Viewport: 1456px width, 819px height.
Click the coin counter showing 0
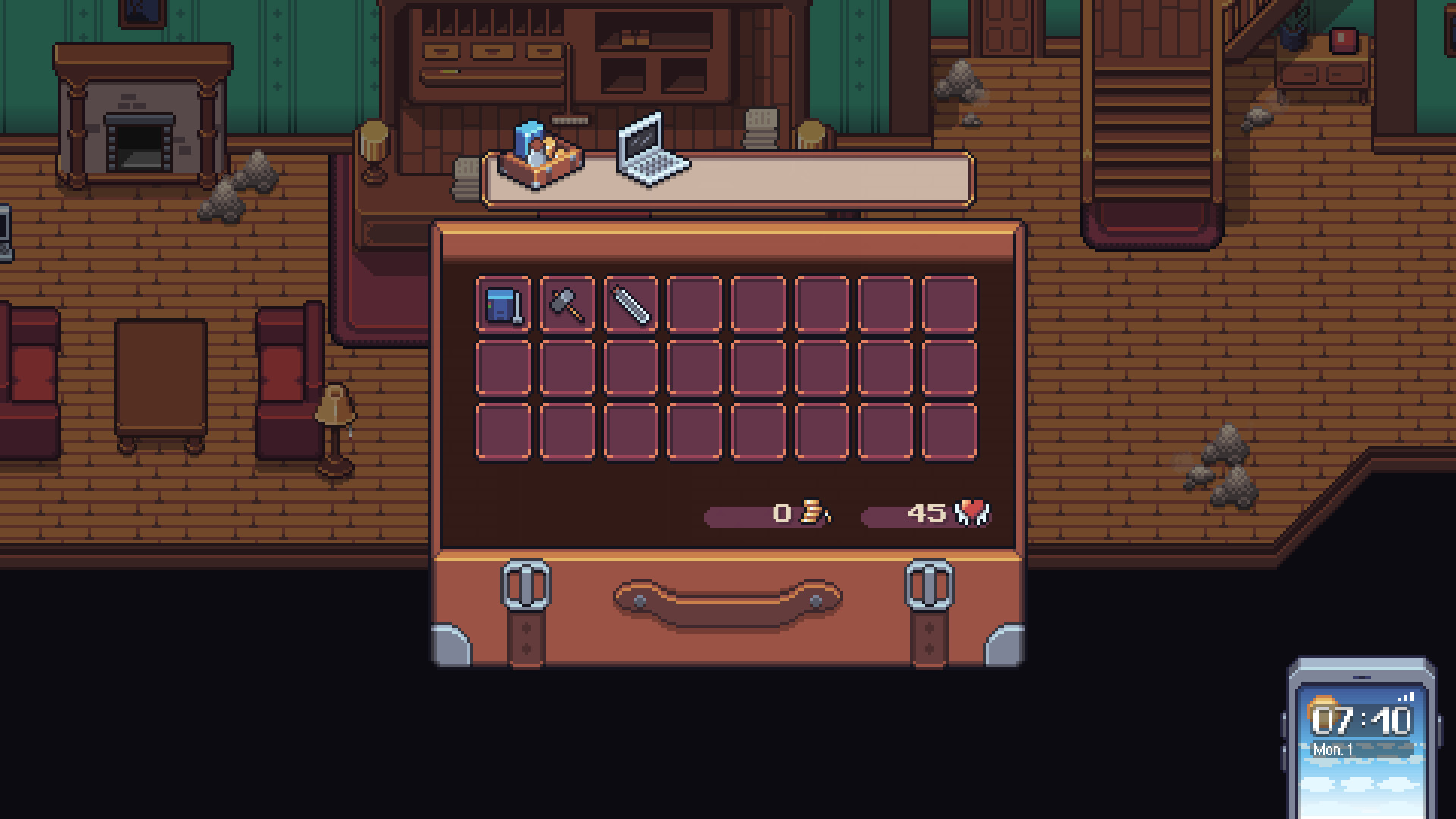780,513
